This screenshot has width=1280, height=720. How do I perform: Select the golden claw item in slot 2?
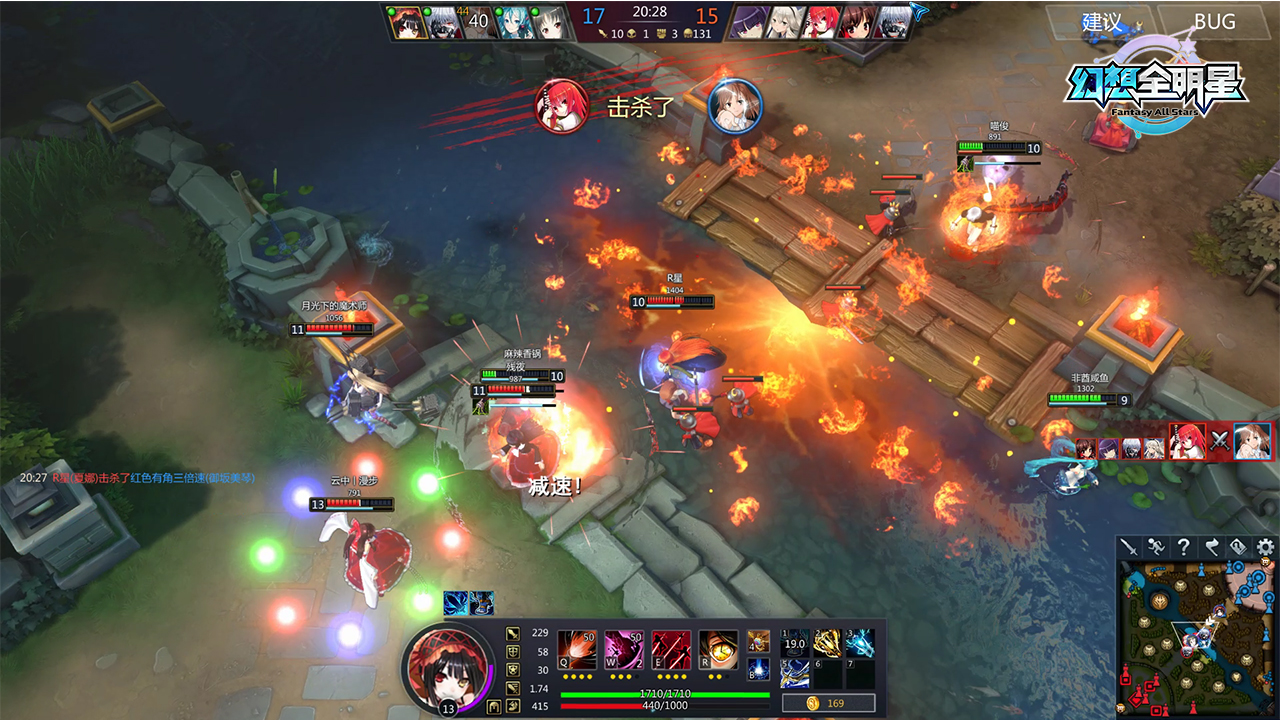click(x=827, y=643)
